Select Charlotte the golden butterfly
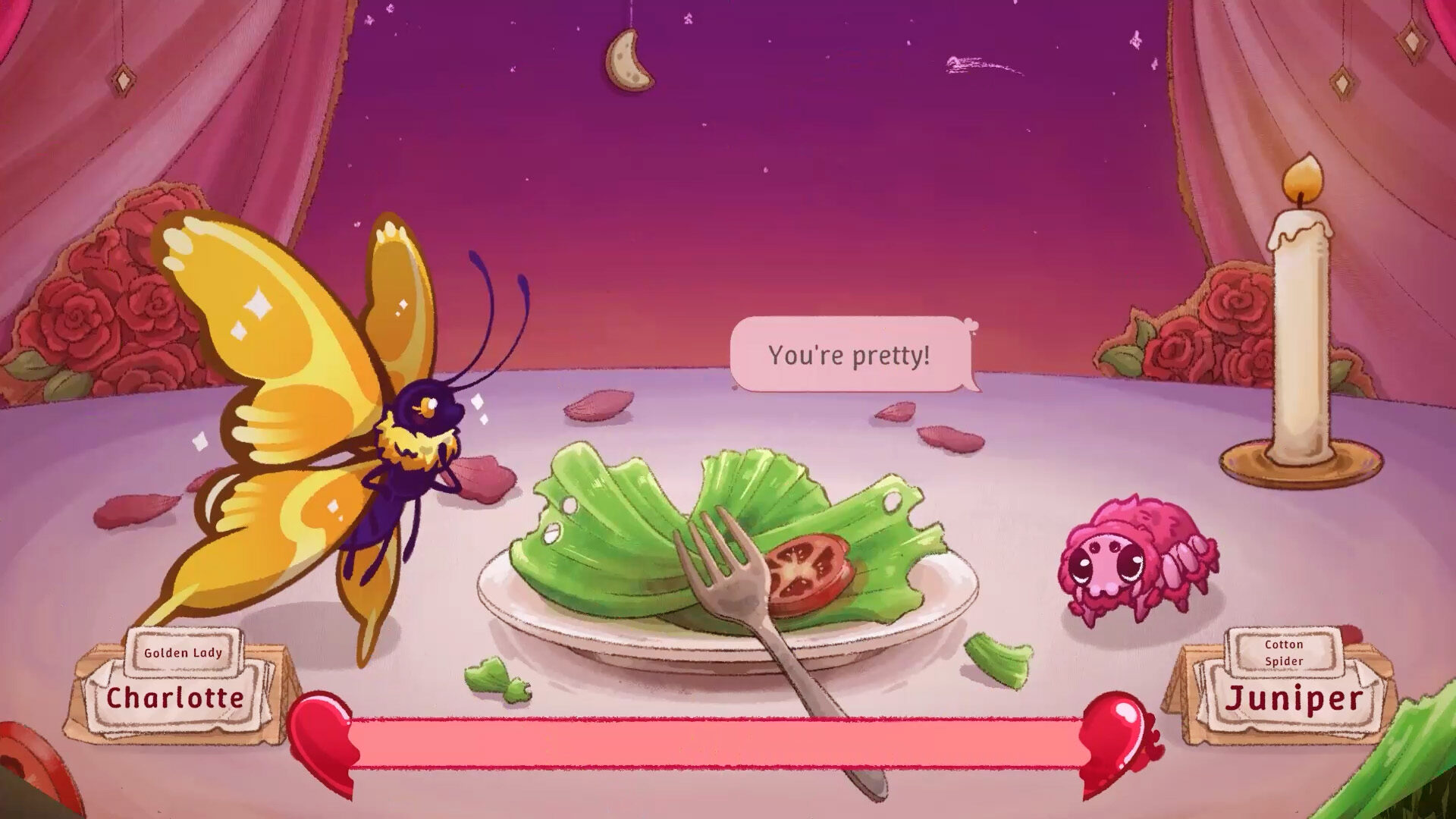 tap(341, 394)
